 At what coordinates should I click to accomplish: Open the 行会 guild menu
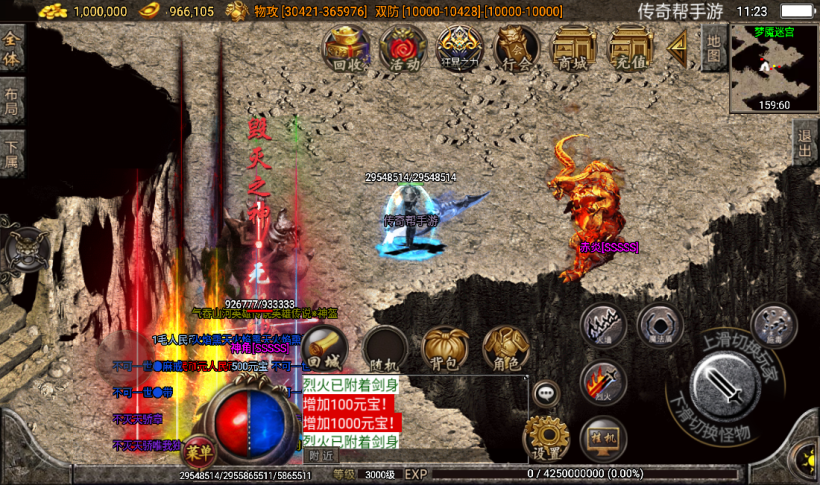(517, 48)
